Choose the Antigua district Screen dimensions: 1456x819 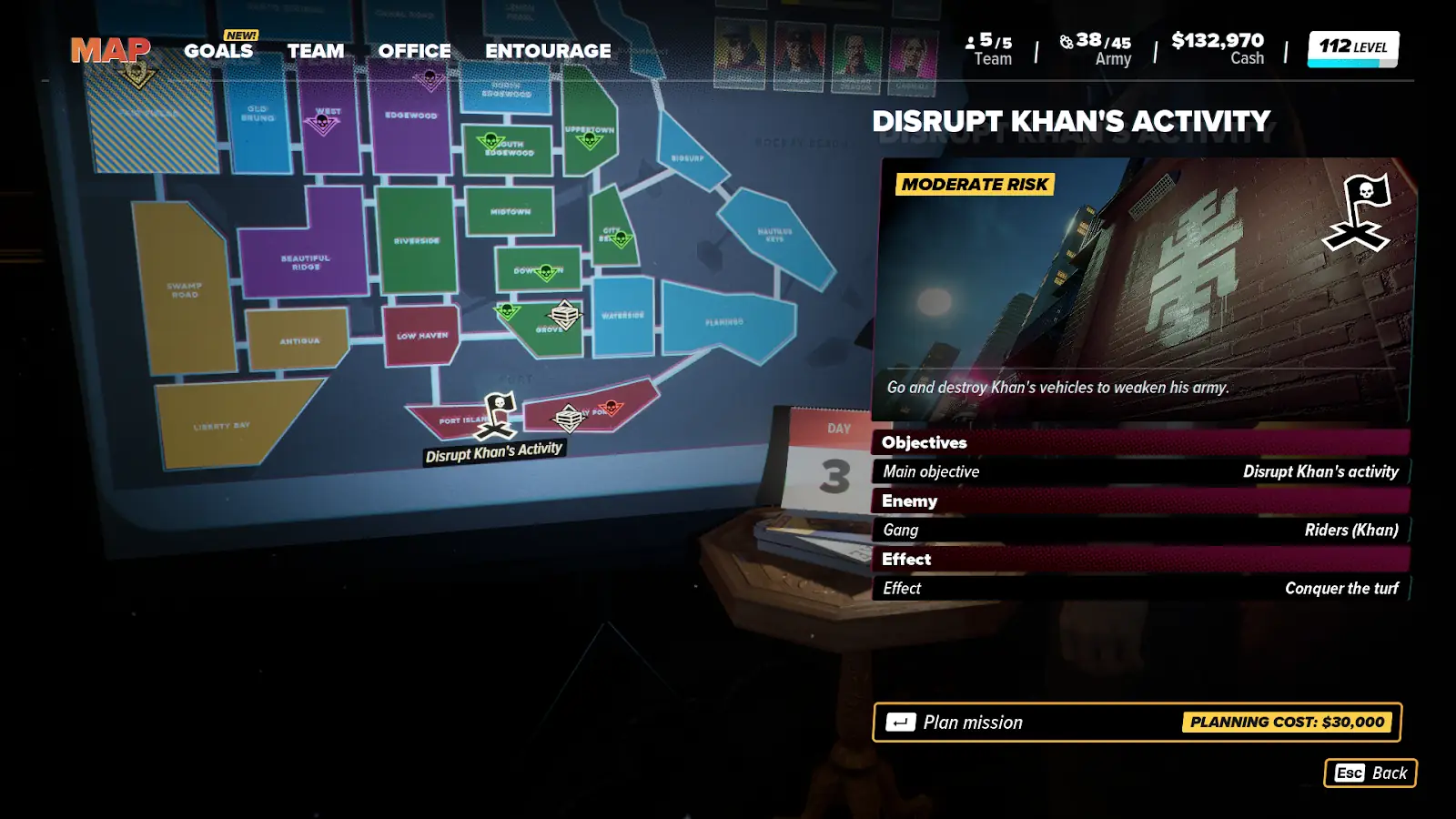(x=298, y=340)
